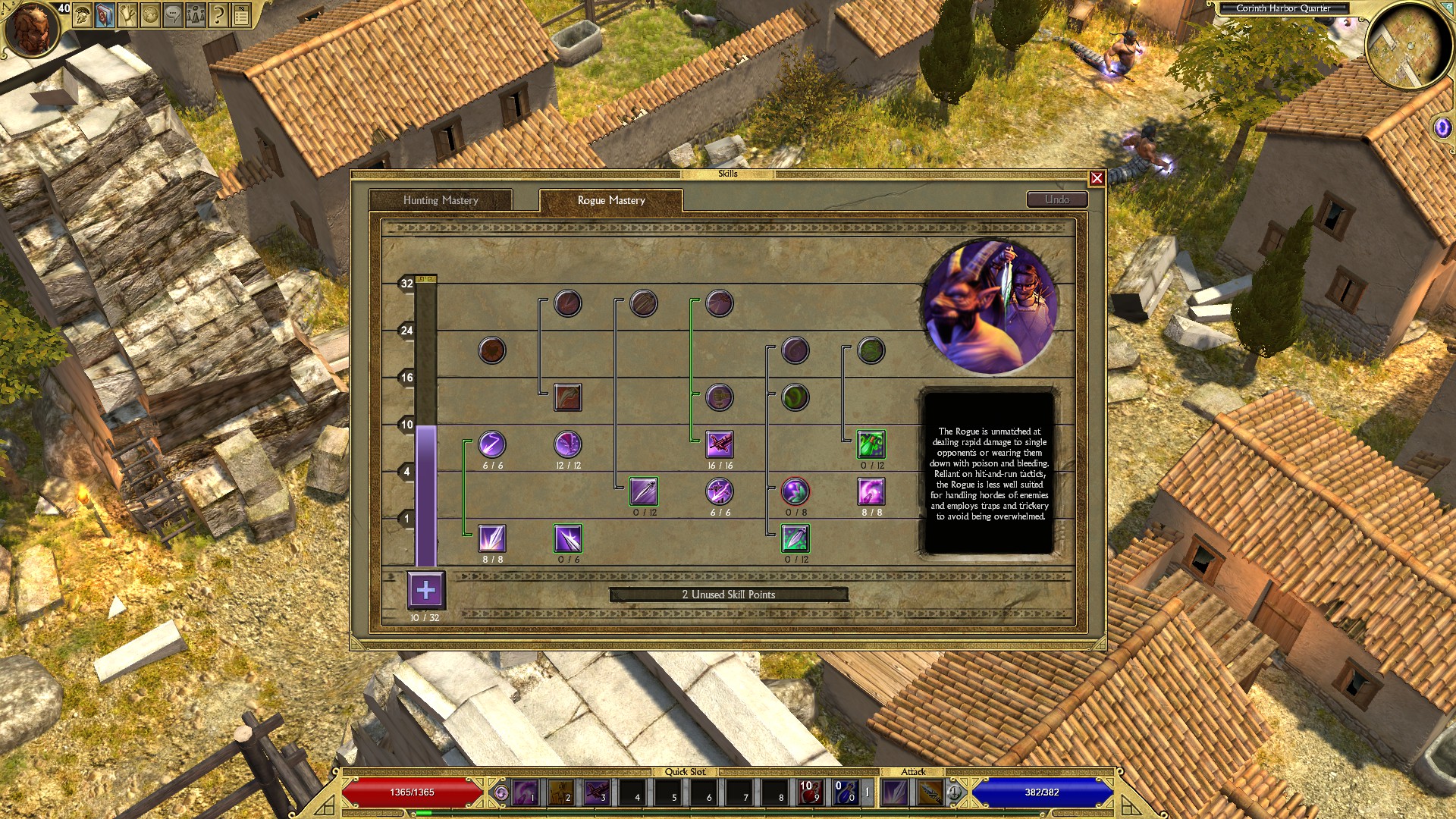Click the Undo button
This screenshot has height=819, width=1456.
click(1057, 199)
